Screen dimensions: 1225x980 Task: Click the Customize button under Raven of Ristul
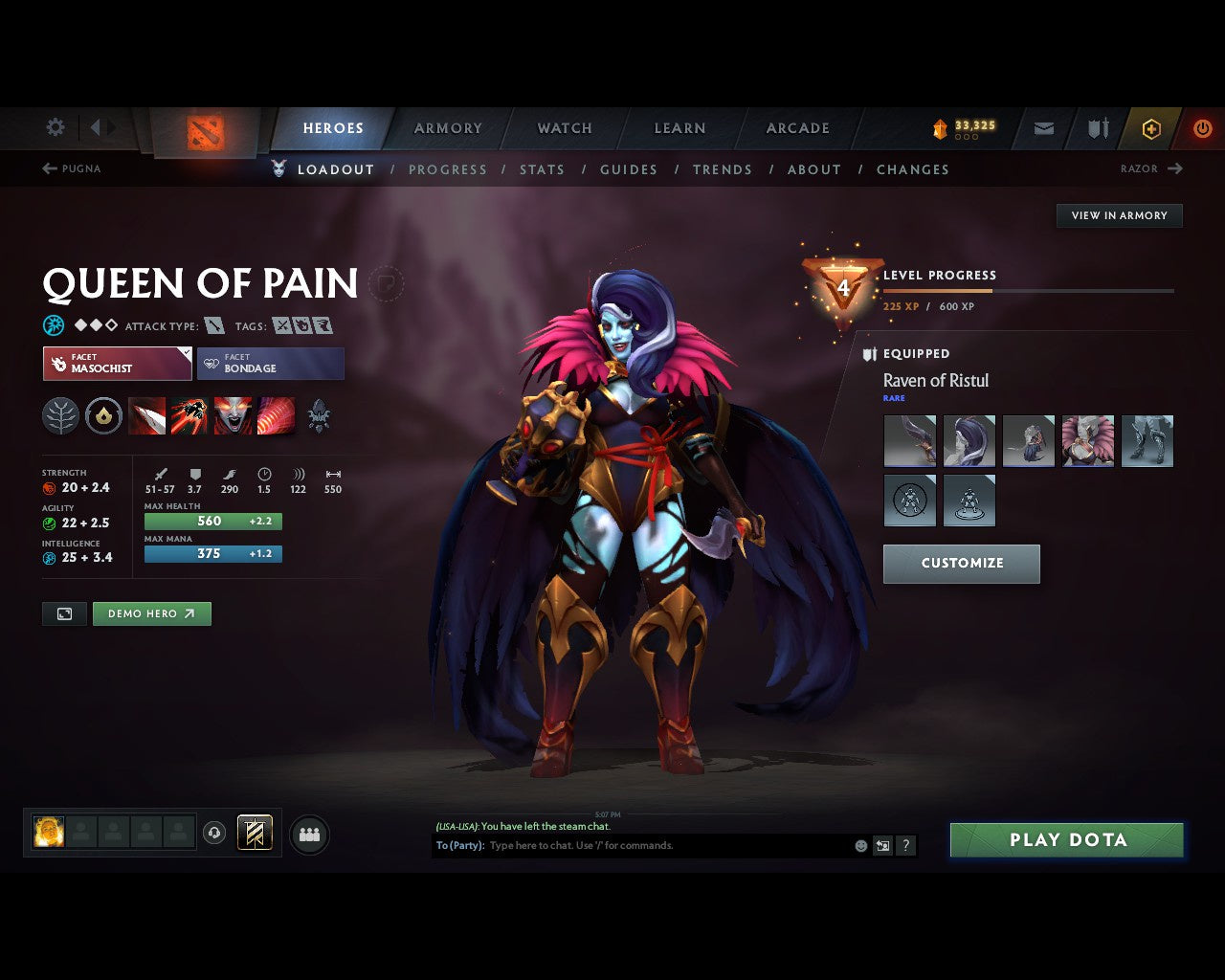961,564
